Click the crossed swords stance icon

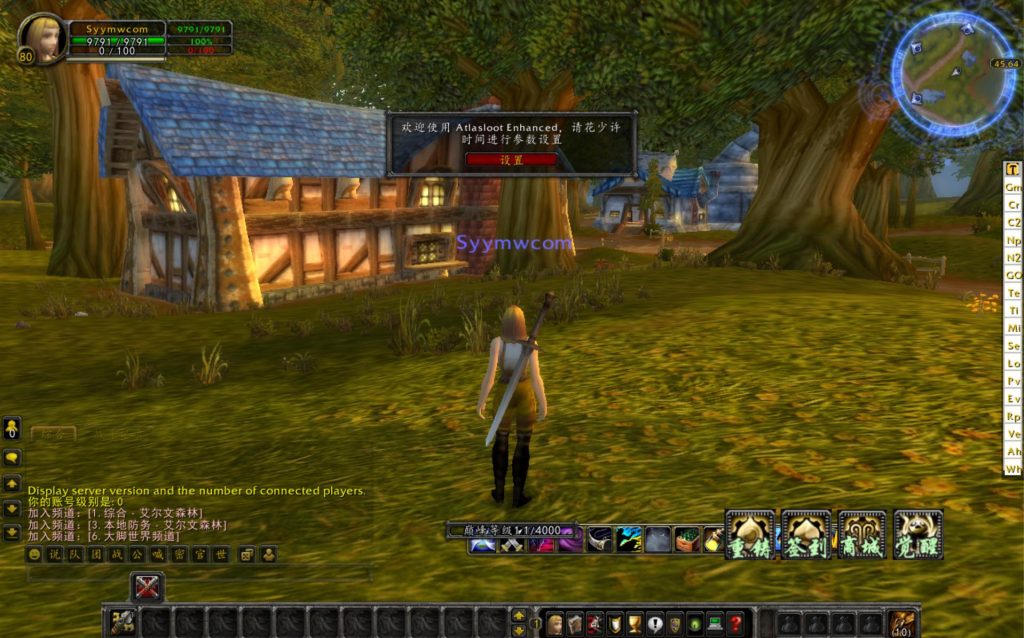(147, 586)
